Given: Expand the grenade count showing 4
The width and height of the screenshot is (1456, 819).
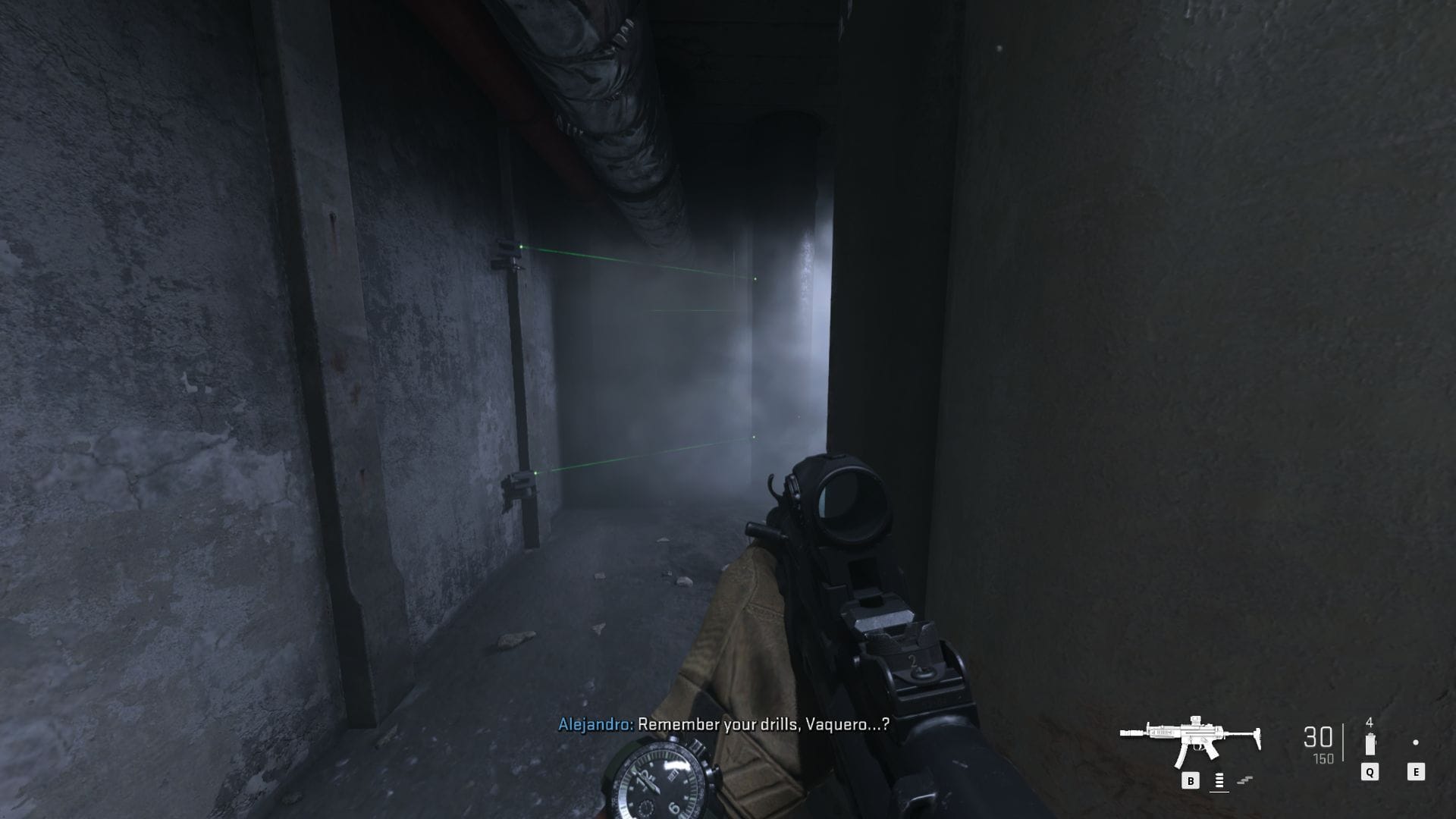Looking at the screenshot, I should point(1369,722).
